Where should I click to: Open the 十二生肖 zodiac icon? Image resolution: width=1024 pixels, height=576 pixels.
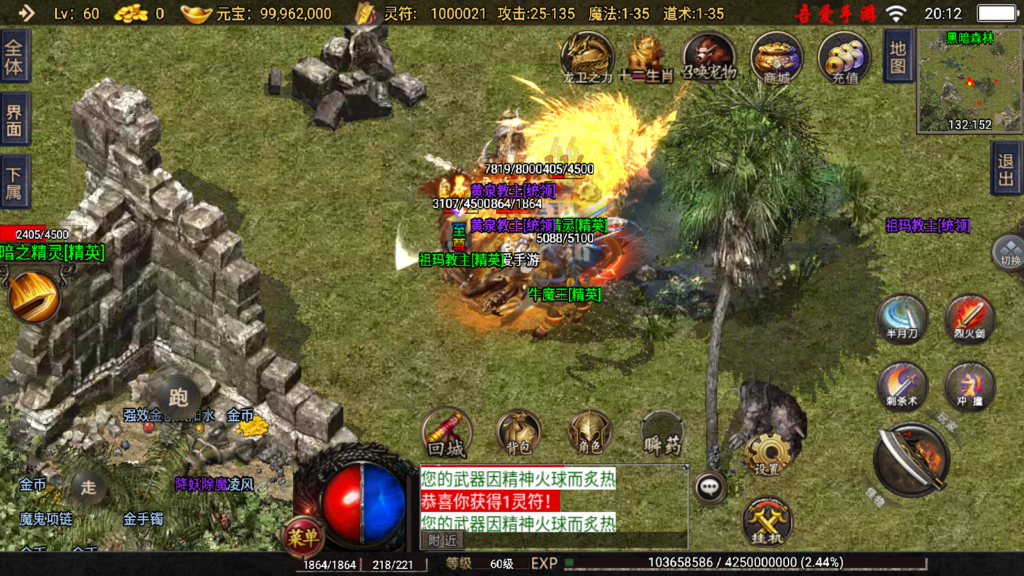(x=646, y=56)
